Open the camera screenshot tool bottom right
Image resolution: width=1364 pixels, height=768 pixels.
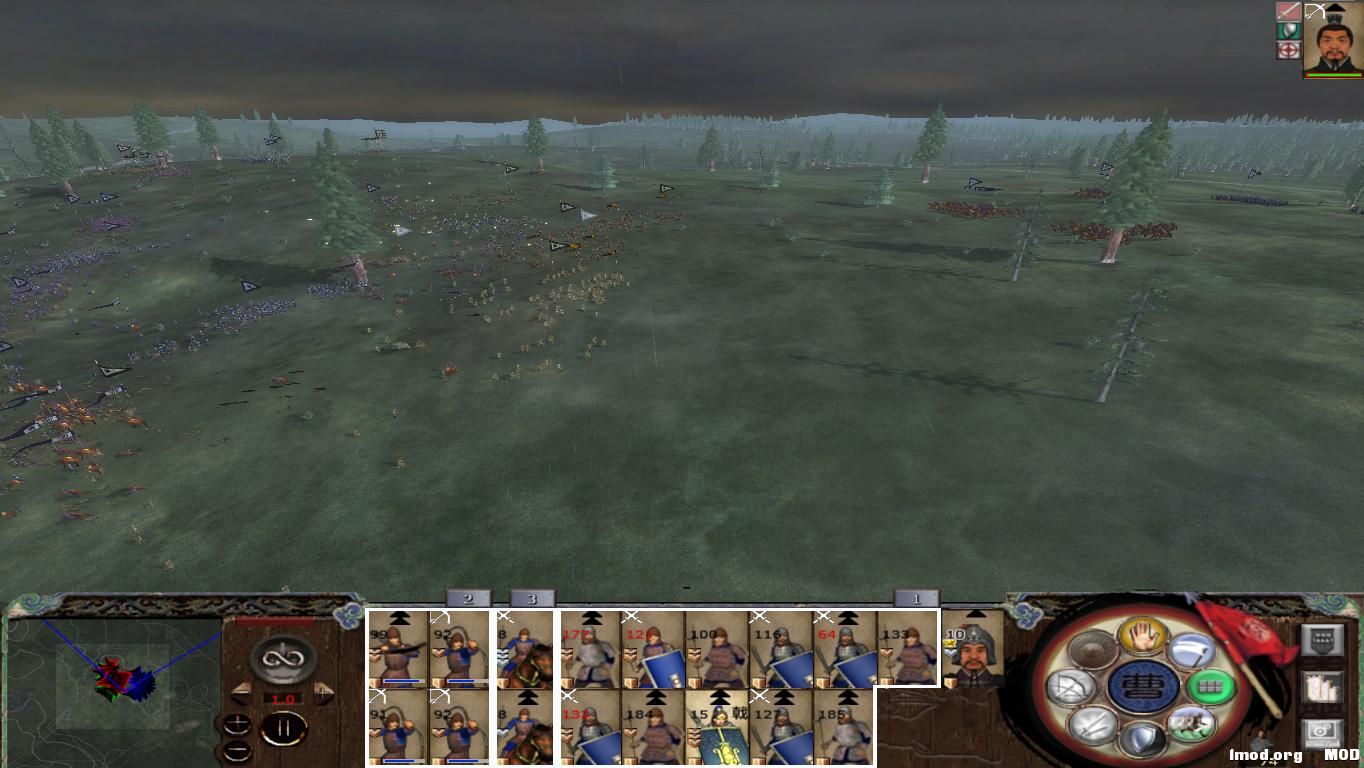tap(1320, 731)
